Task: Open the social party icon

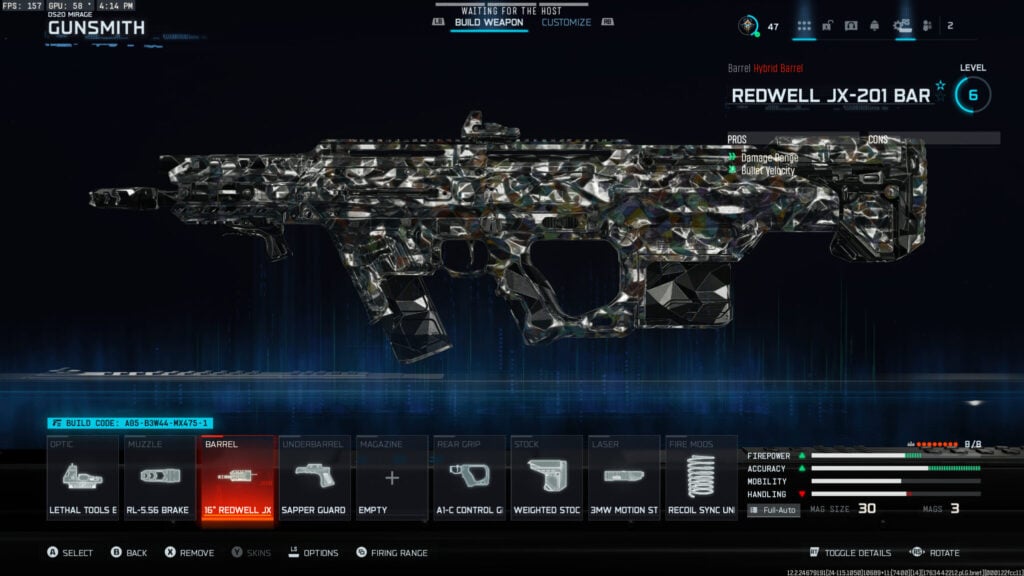Action: [x=928, y=26]
